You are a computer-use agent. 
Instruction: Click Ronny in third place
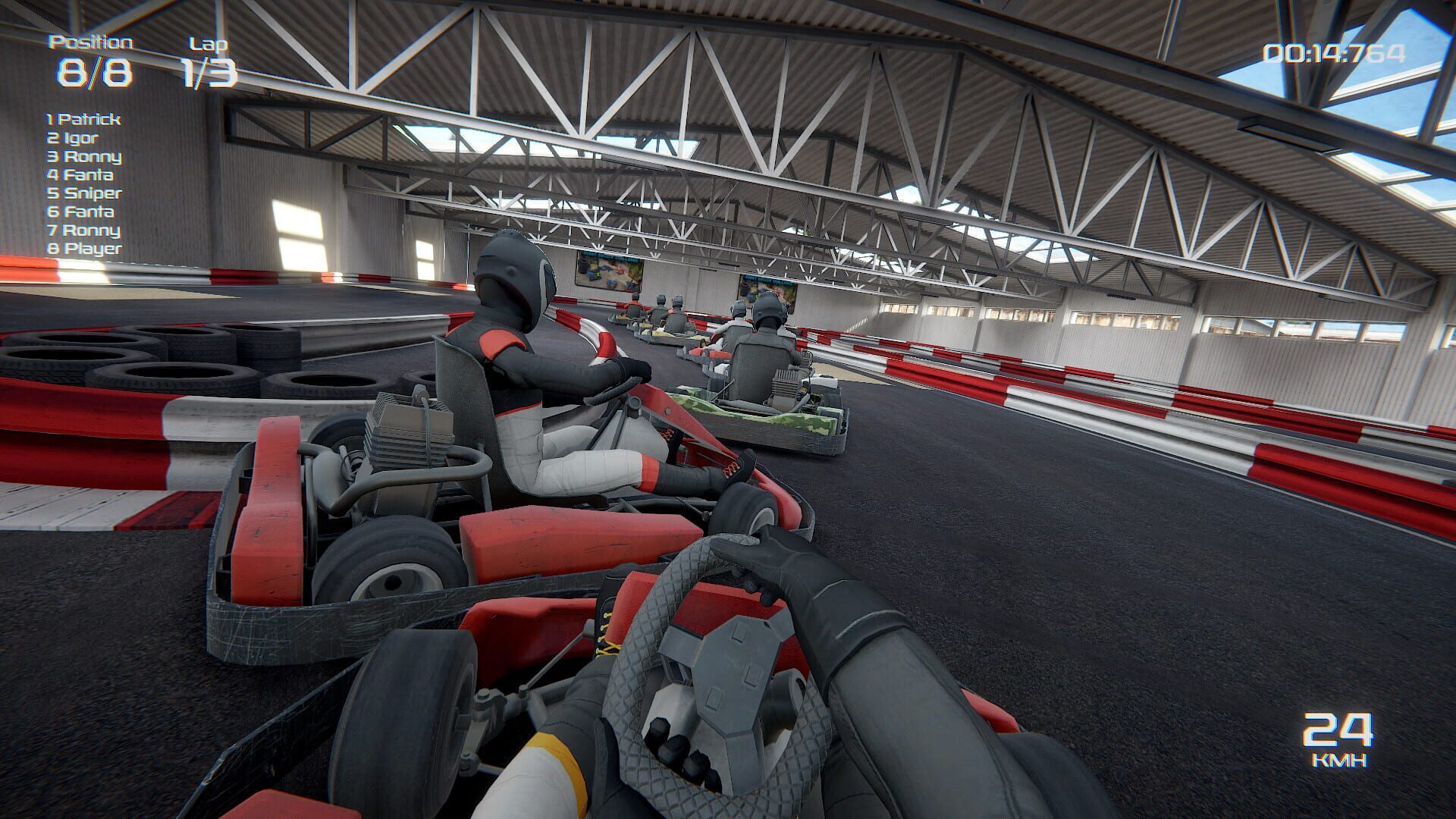(85, 156)
